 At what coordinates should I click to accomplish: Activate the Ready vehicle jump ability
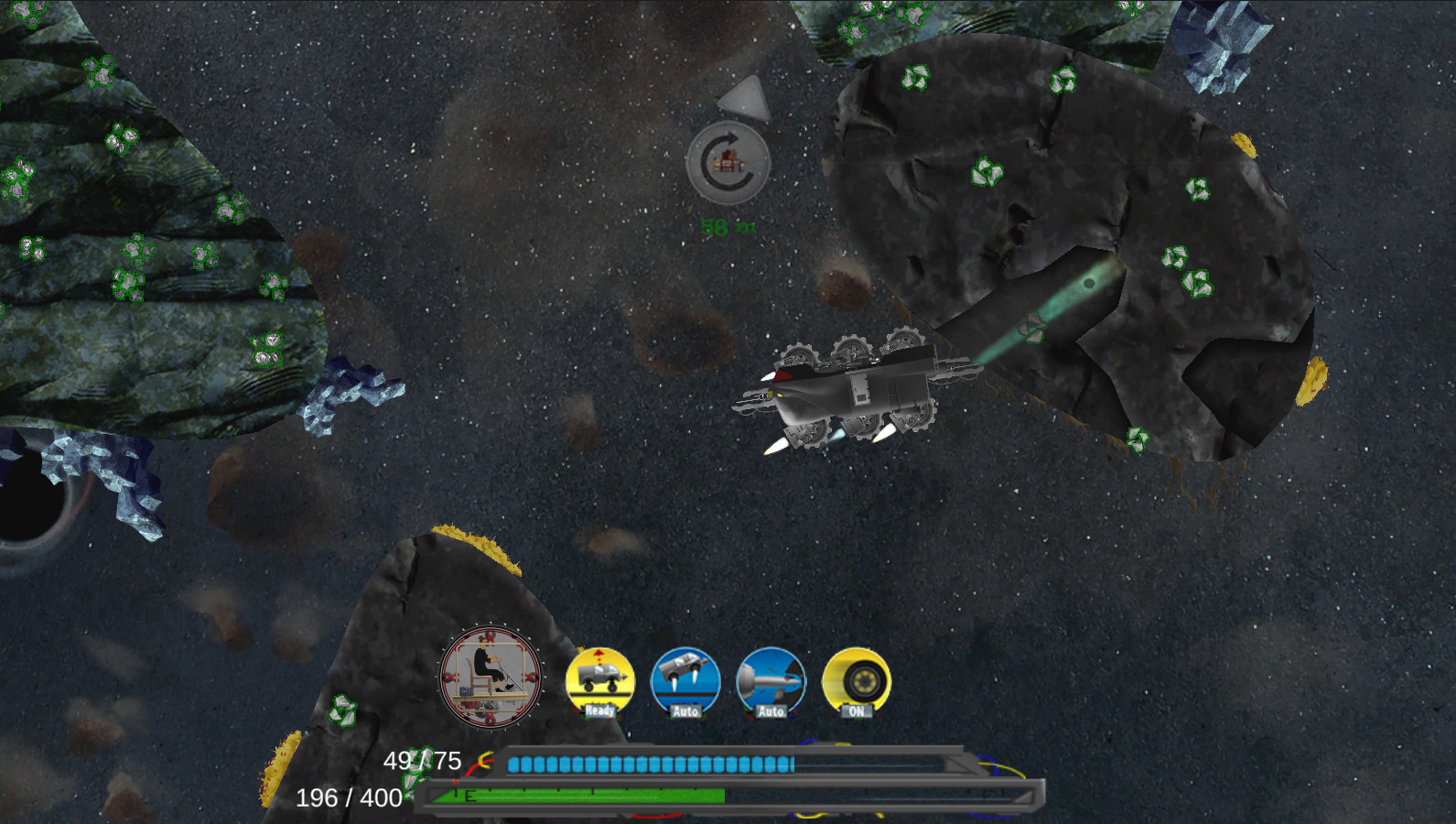coord(599,678)
